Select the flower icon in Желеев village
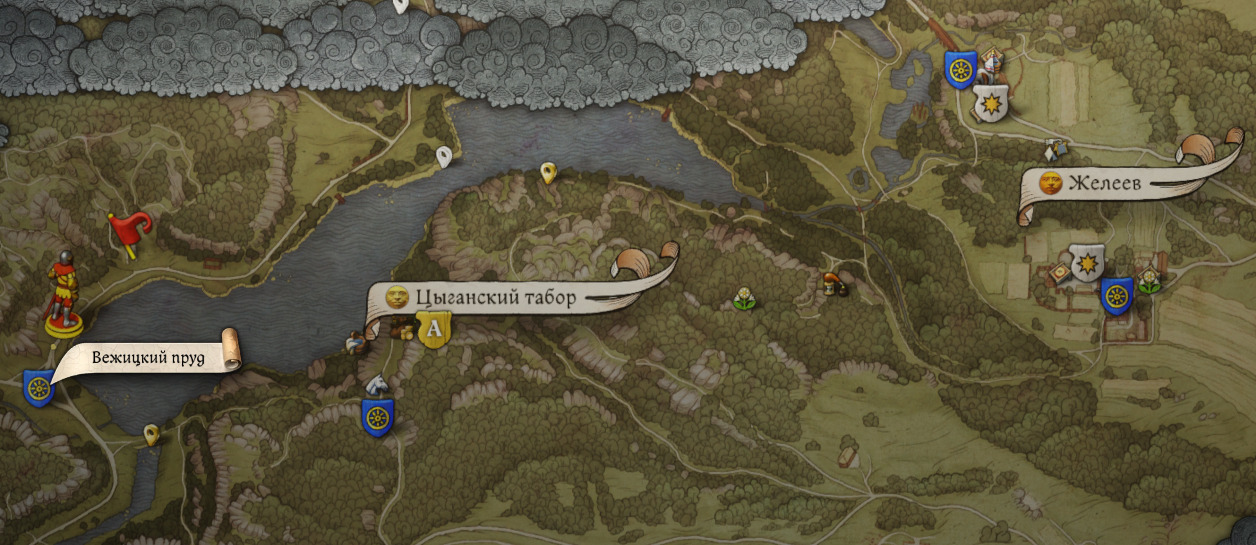This screenshot has width=1256, height=545. (1151, 279)
